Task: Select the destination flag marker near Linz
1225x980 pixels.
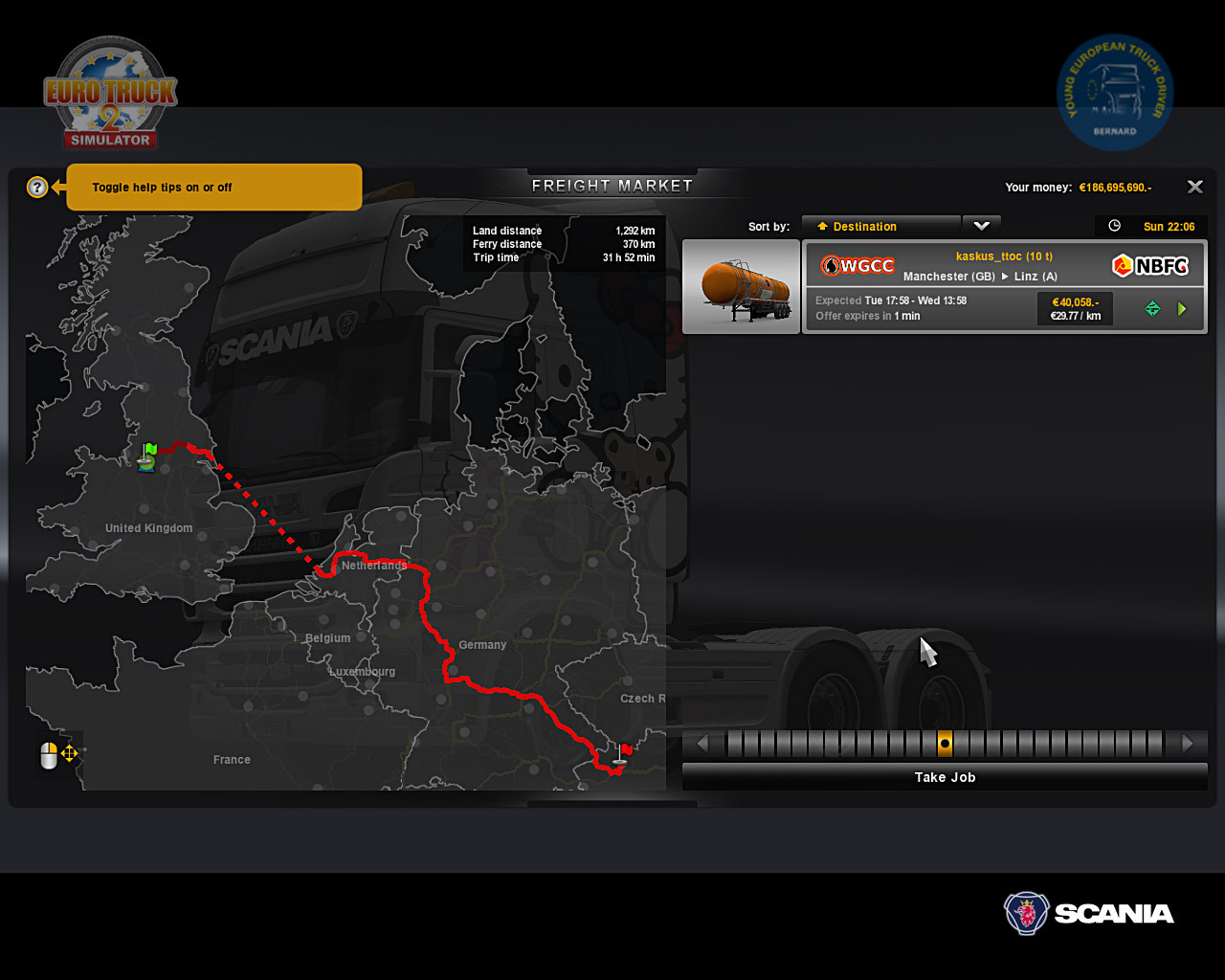Action: (624, 751)
